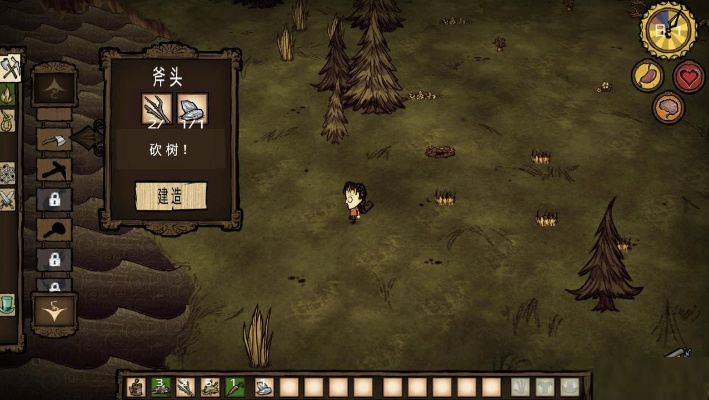This screenshot has width=709, height=400.
Task: Open the Tools crafting tab
Action: pyautogui.click(x=9, y=69)
